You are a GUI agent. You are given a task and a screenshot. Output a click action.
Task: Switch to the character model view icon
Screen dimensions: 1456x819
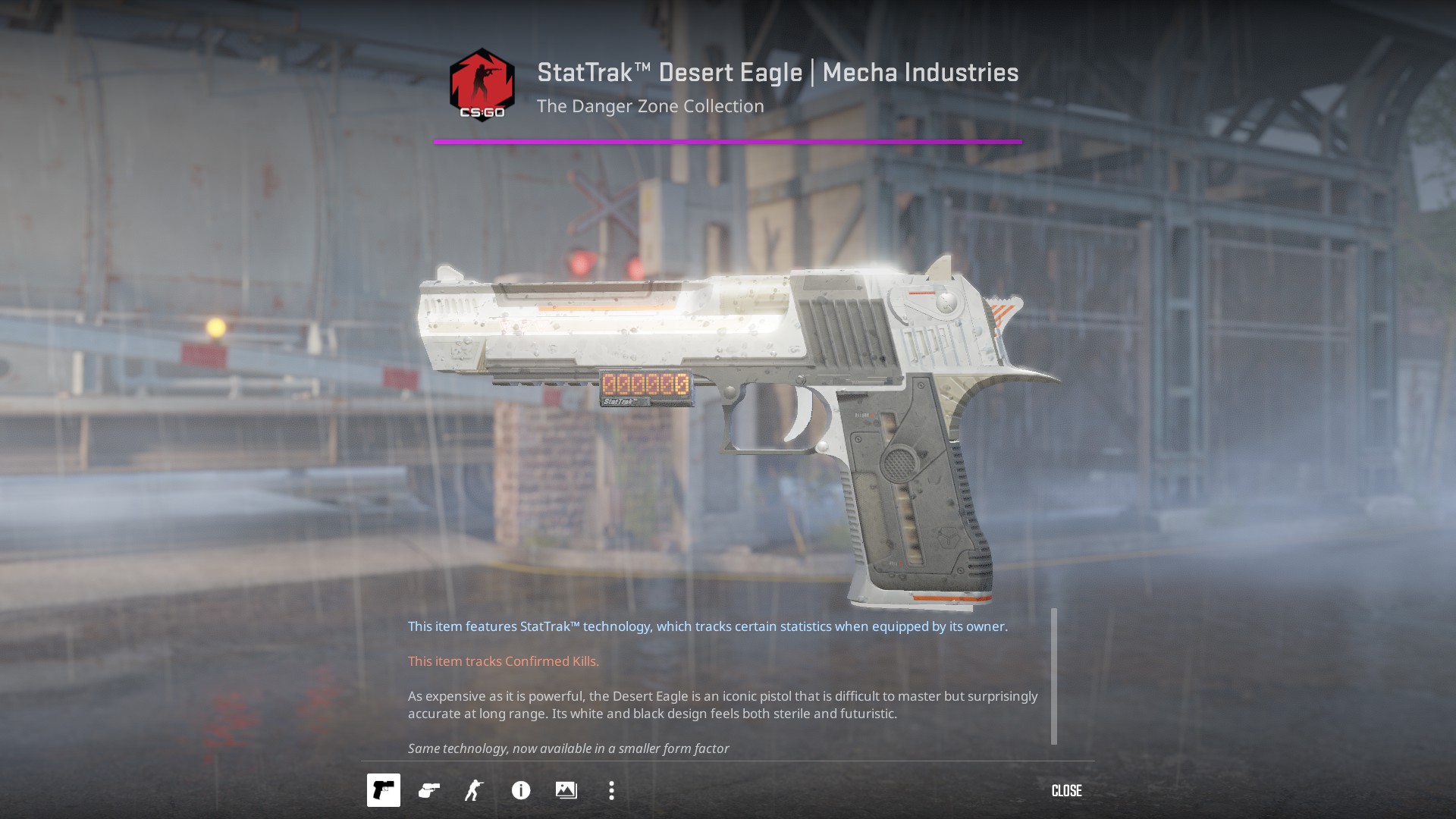click(475, 790)
